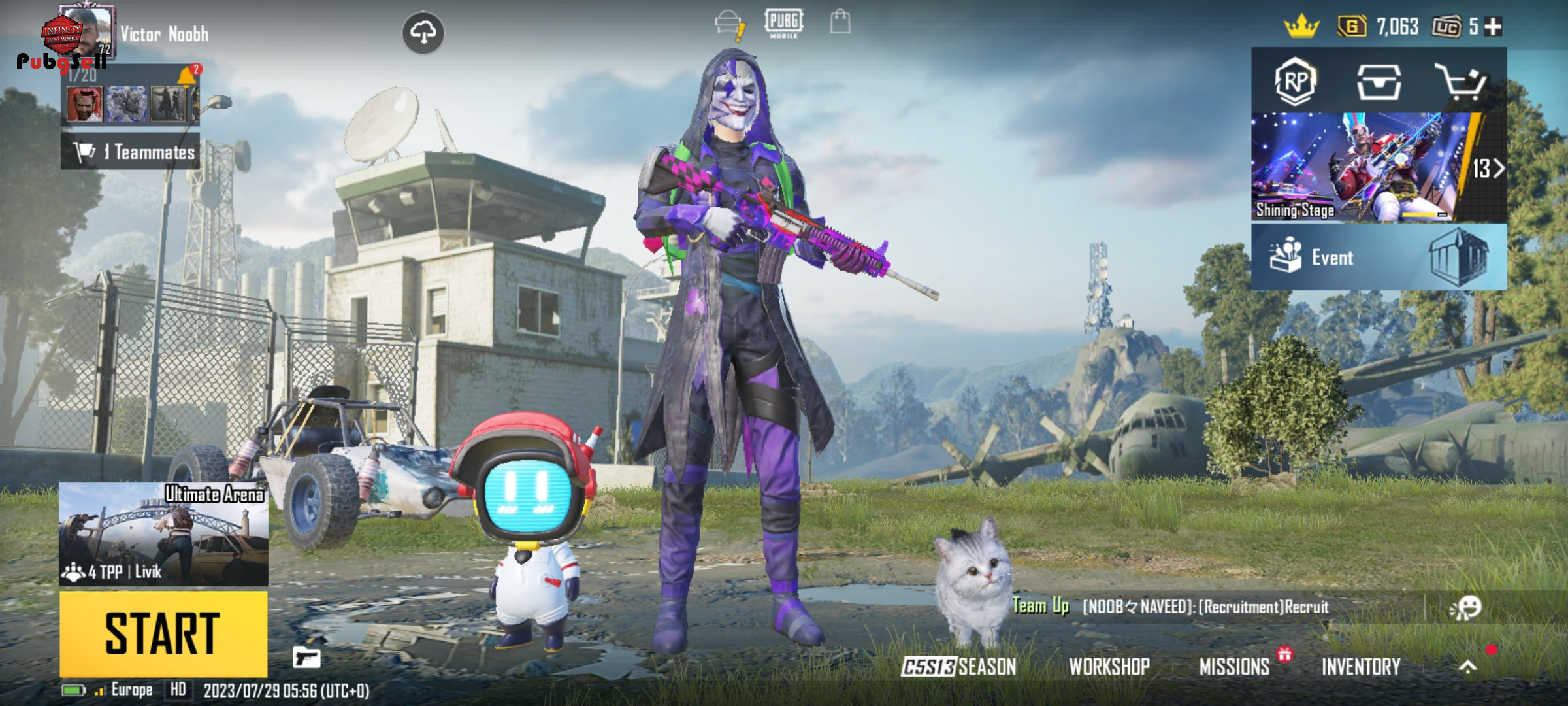Open the Teammates recruitment panel

click(x=131, y=152)
